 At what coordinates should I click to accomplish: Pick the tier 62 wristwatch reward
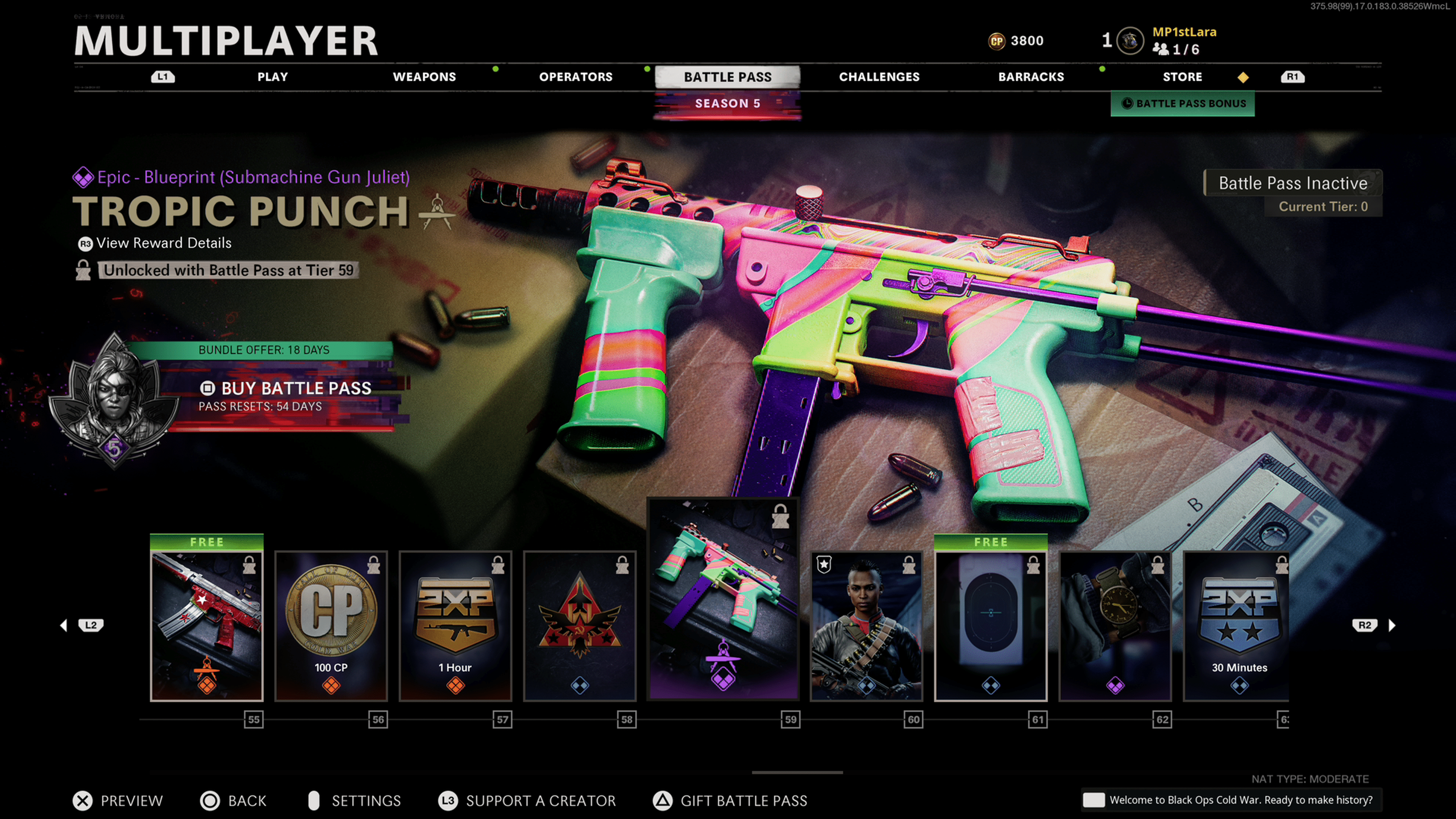pos(1115,626)
